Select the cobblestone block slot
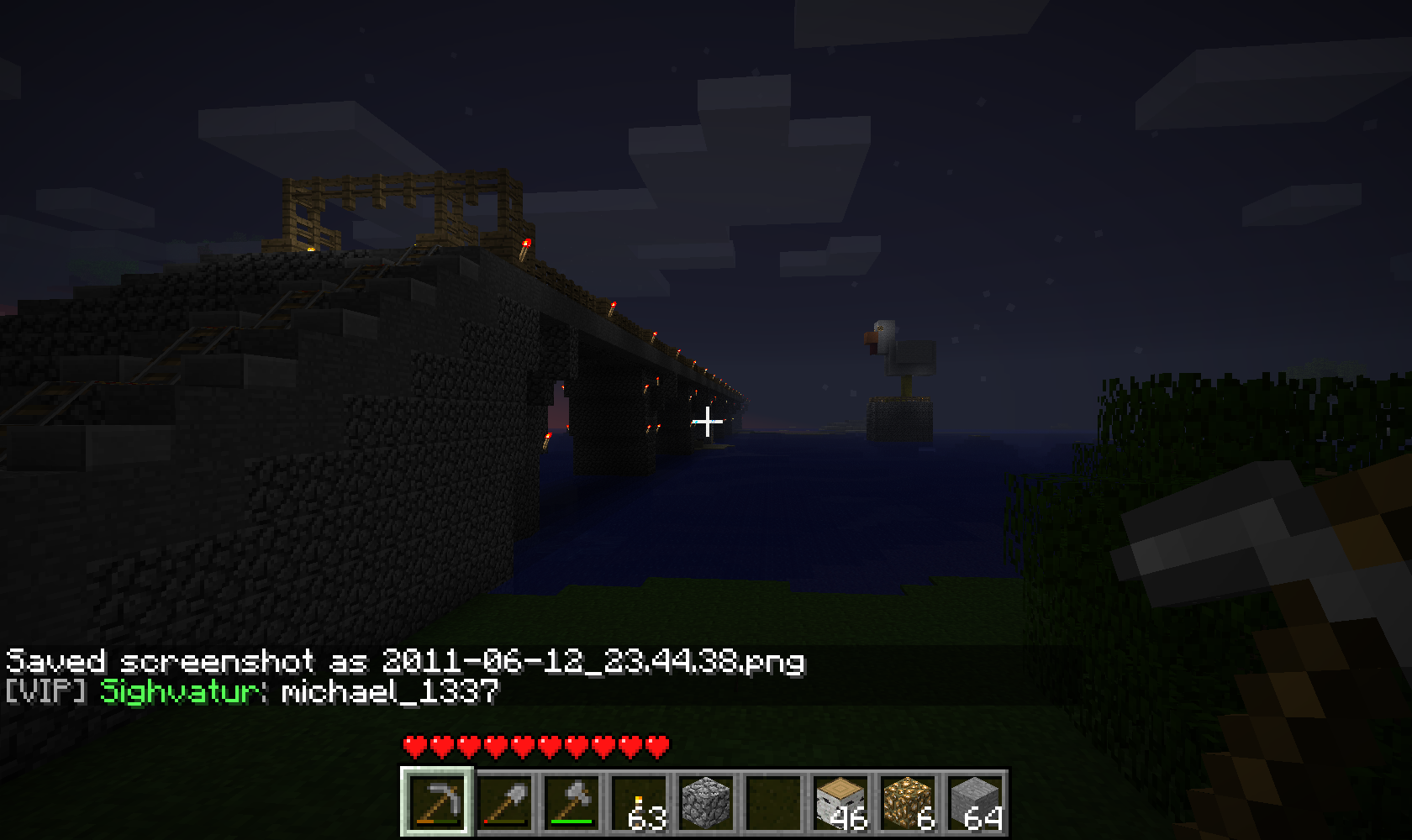 (707, 801)
